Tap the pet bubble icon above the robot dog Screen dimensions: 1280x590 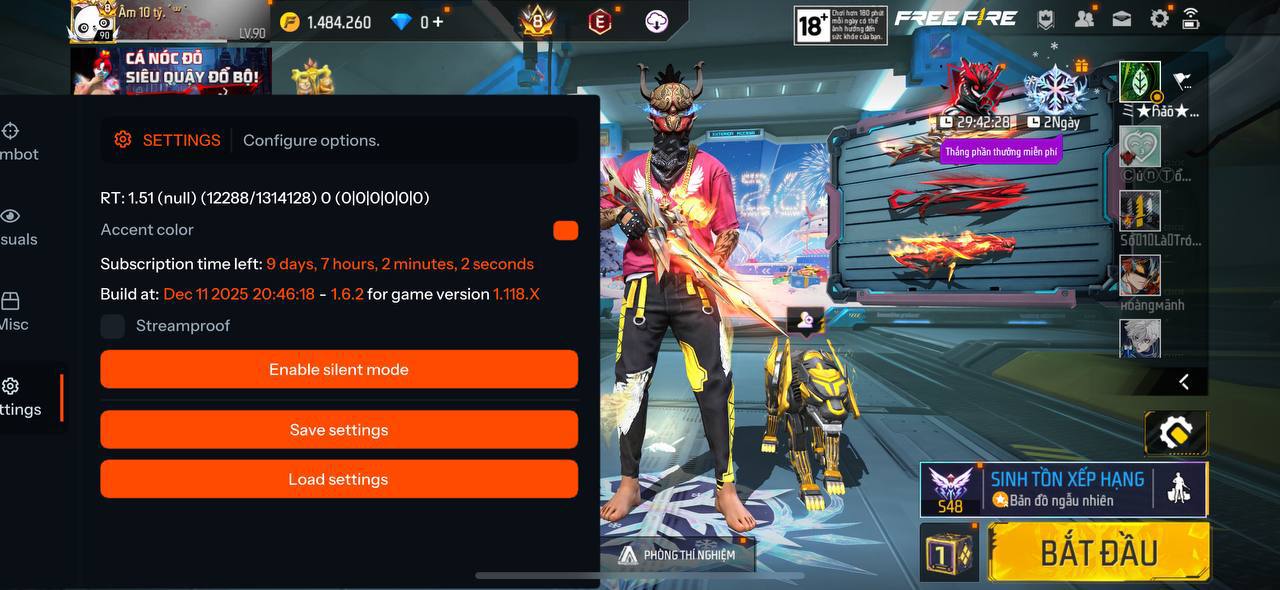tap(806, 320)
